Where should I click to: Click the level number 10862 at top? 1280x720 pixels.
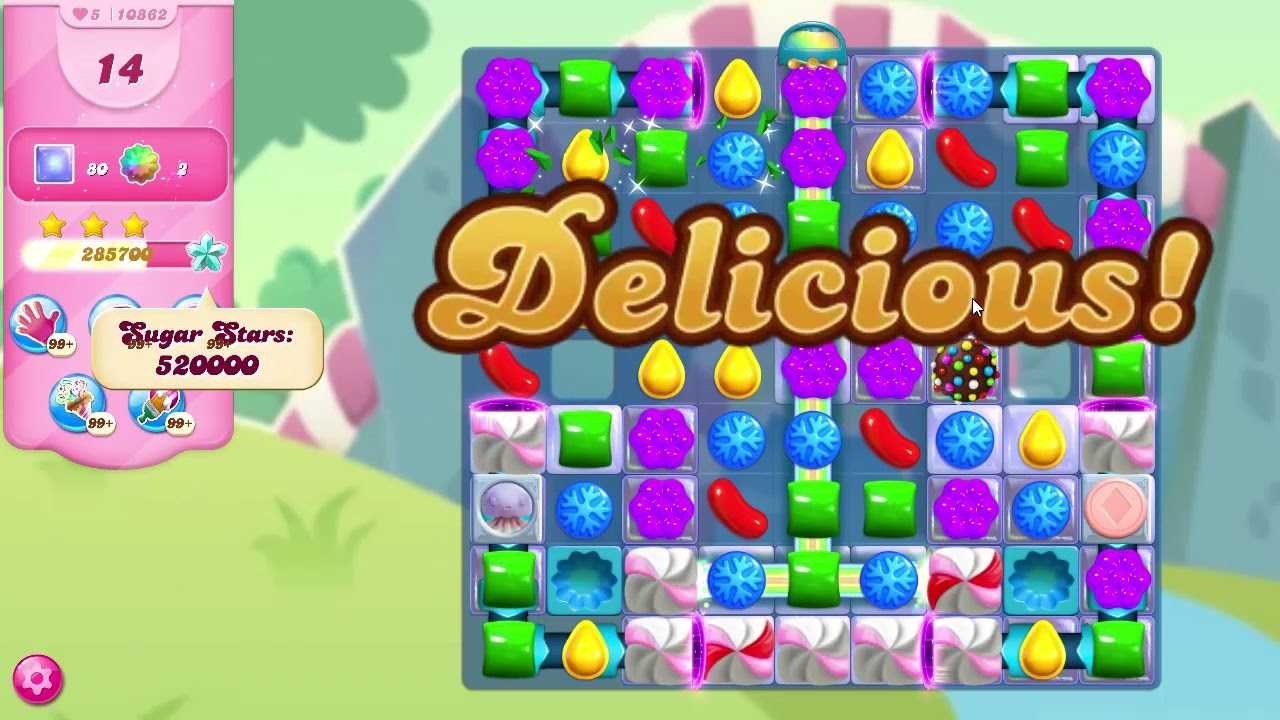tap(141, 14)
